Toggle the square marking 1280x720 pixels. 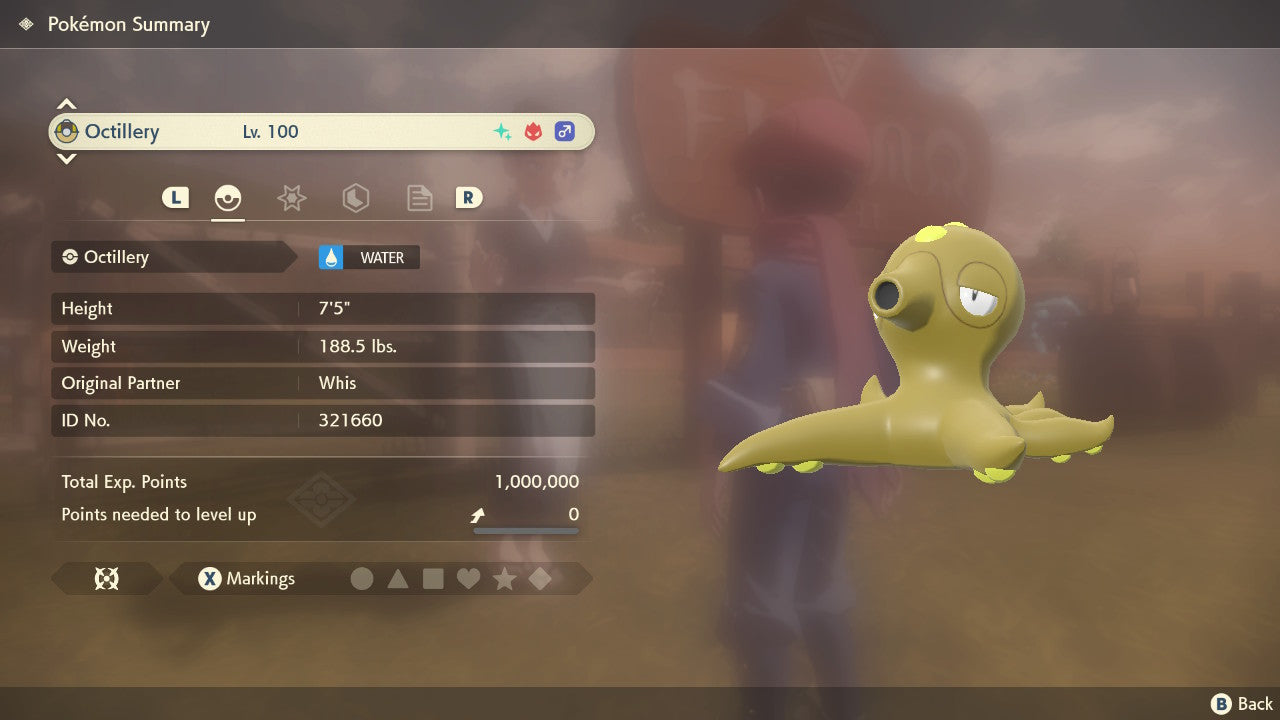[x=433, y=579]
